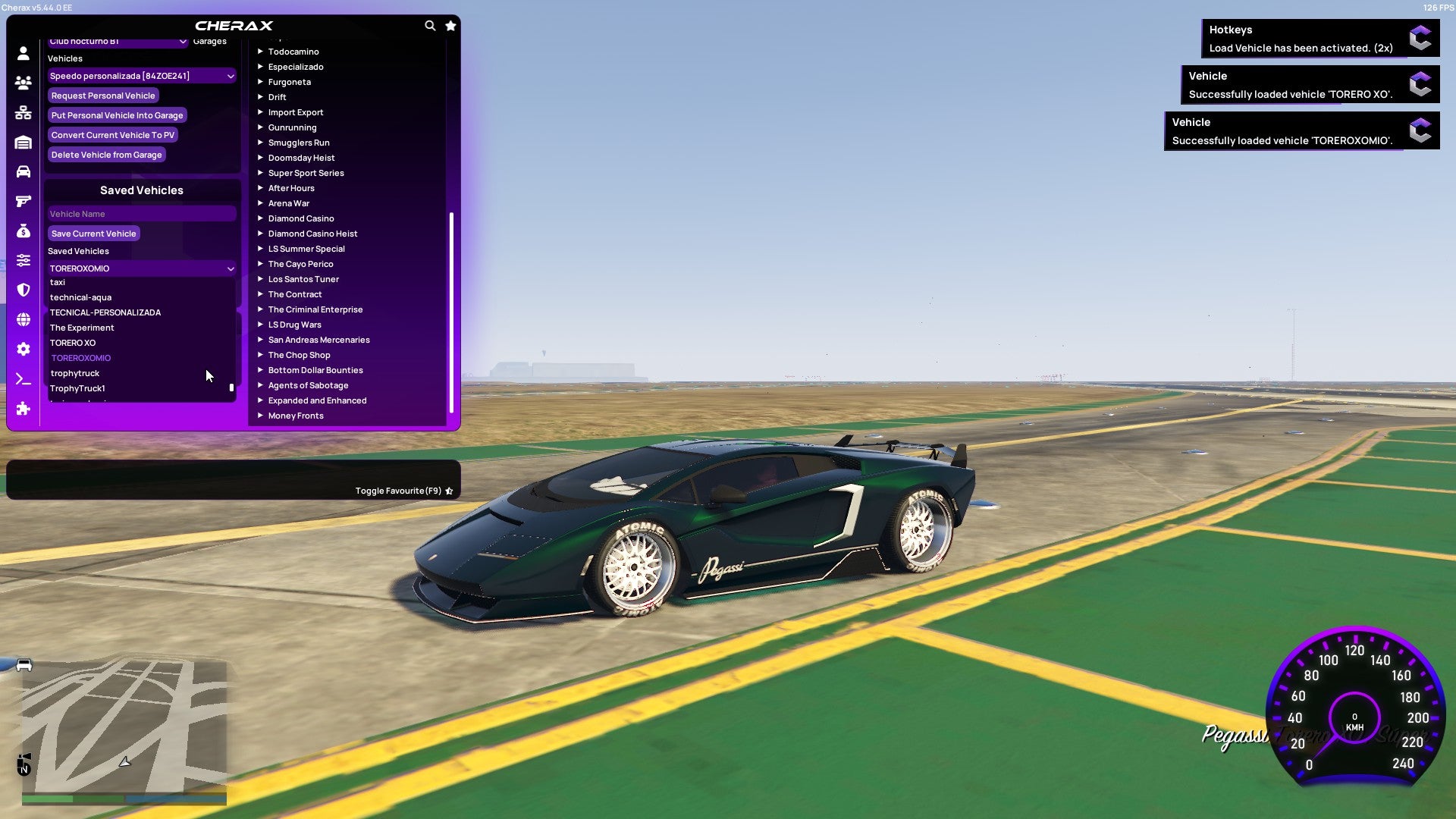Select Agents of Sabotage in the list

[308, 384]
